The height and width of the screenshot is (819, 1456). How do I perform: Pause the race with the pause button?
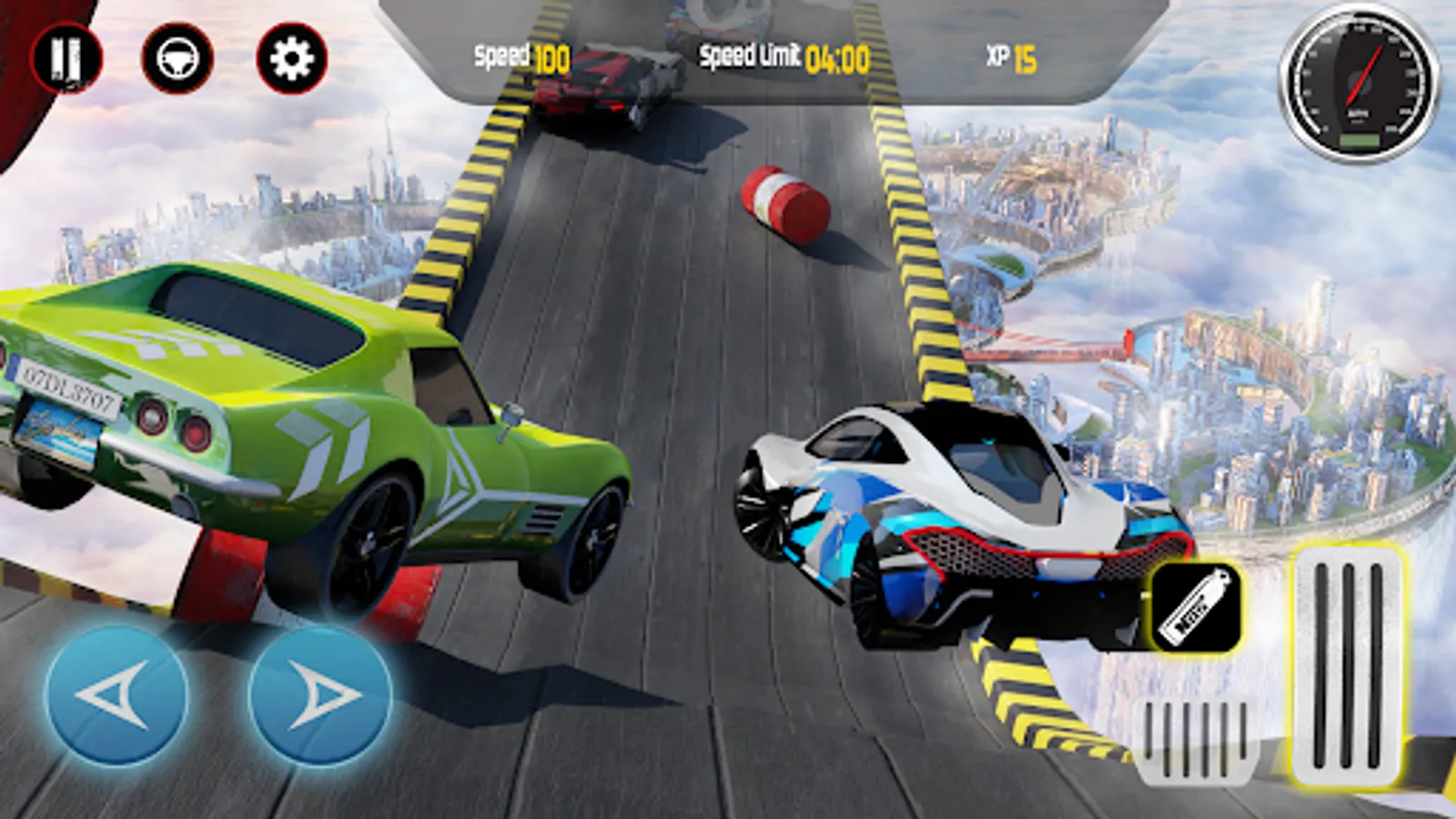pos(66,58)
